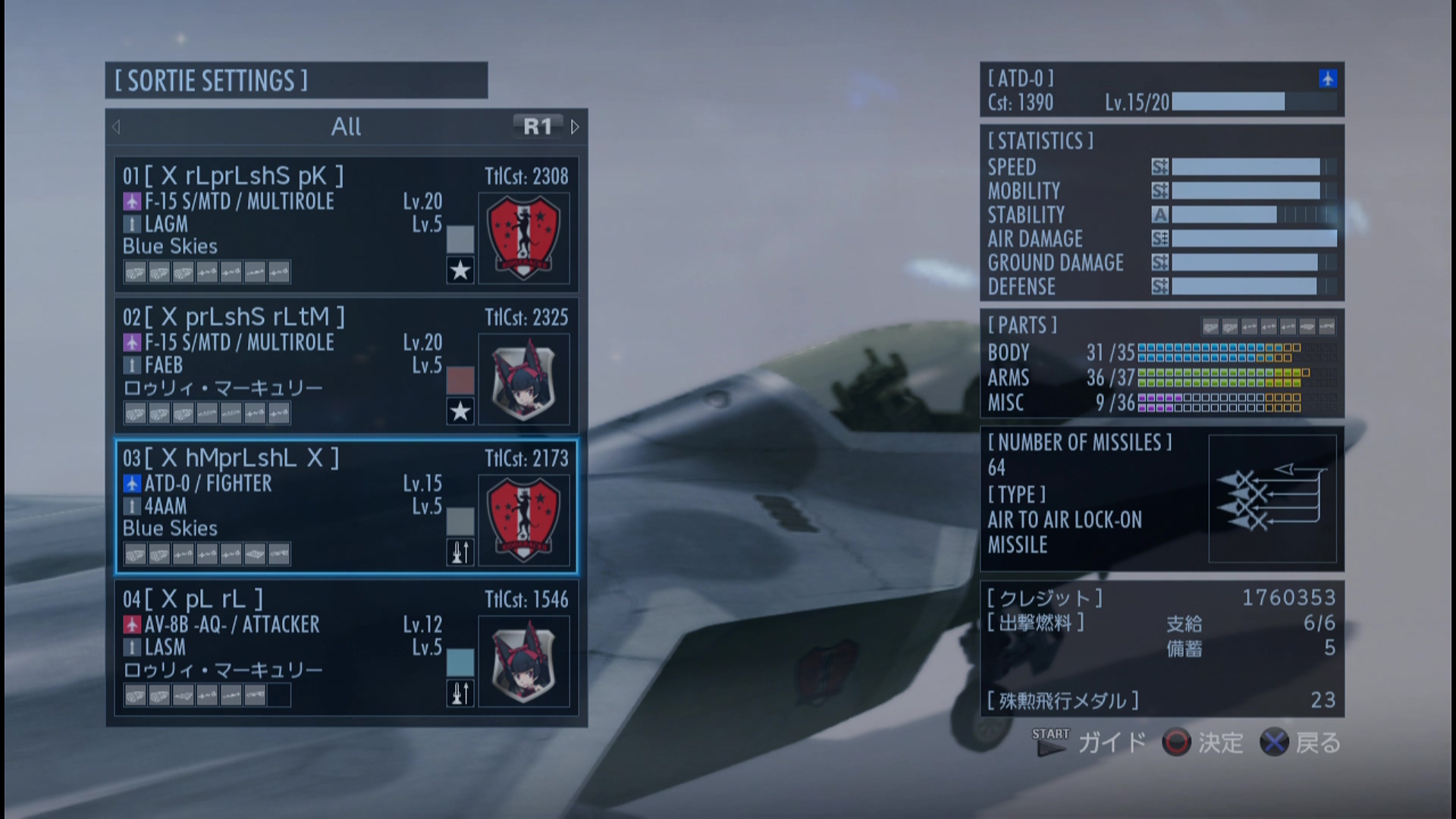Select the brown color swatch on set 02

460,380
